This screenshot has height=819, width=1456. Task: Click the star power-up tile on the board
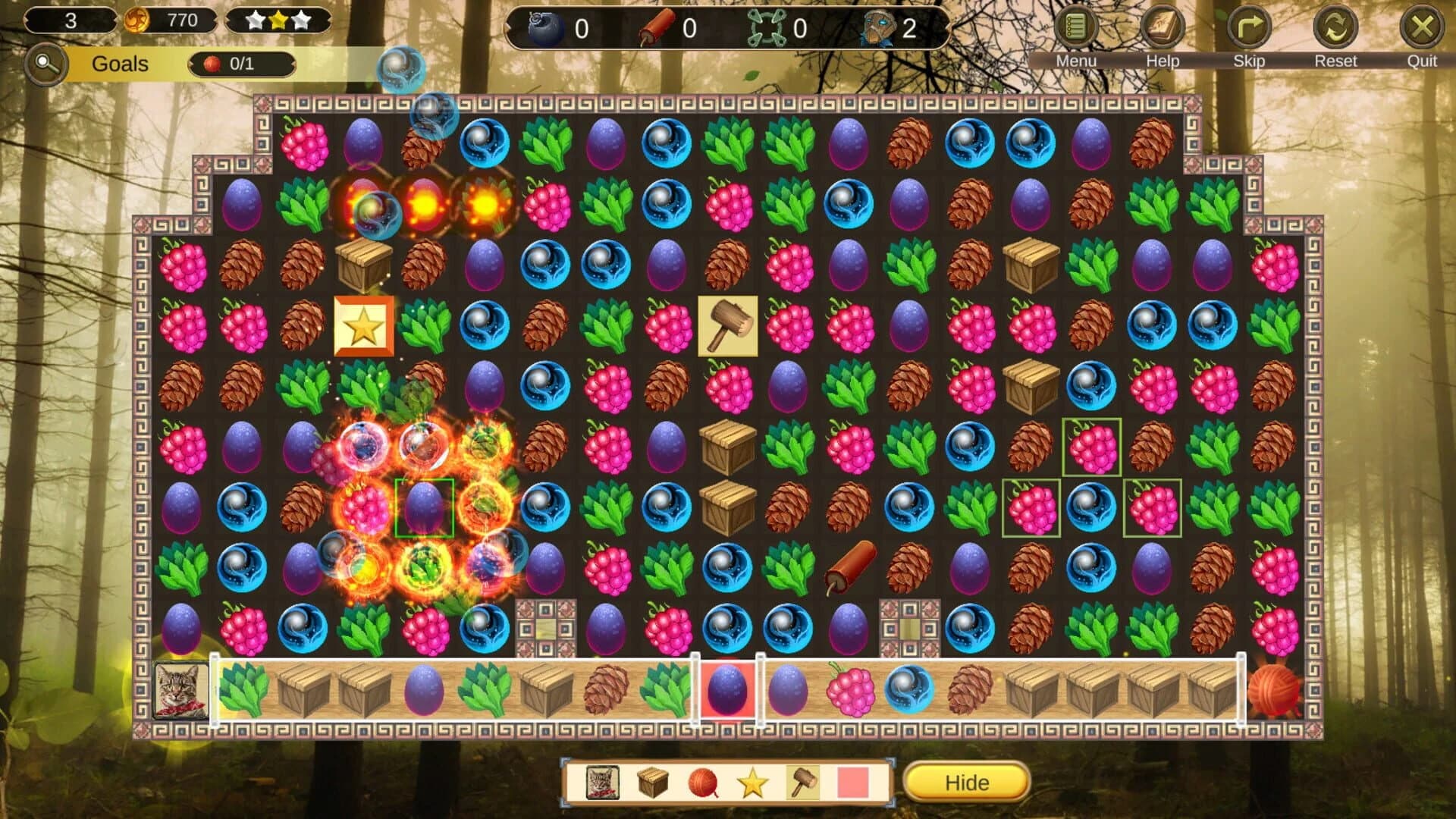(x=363, y=328)
